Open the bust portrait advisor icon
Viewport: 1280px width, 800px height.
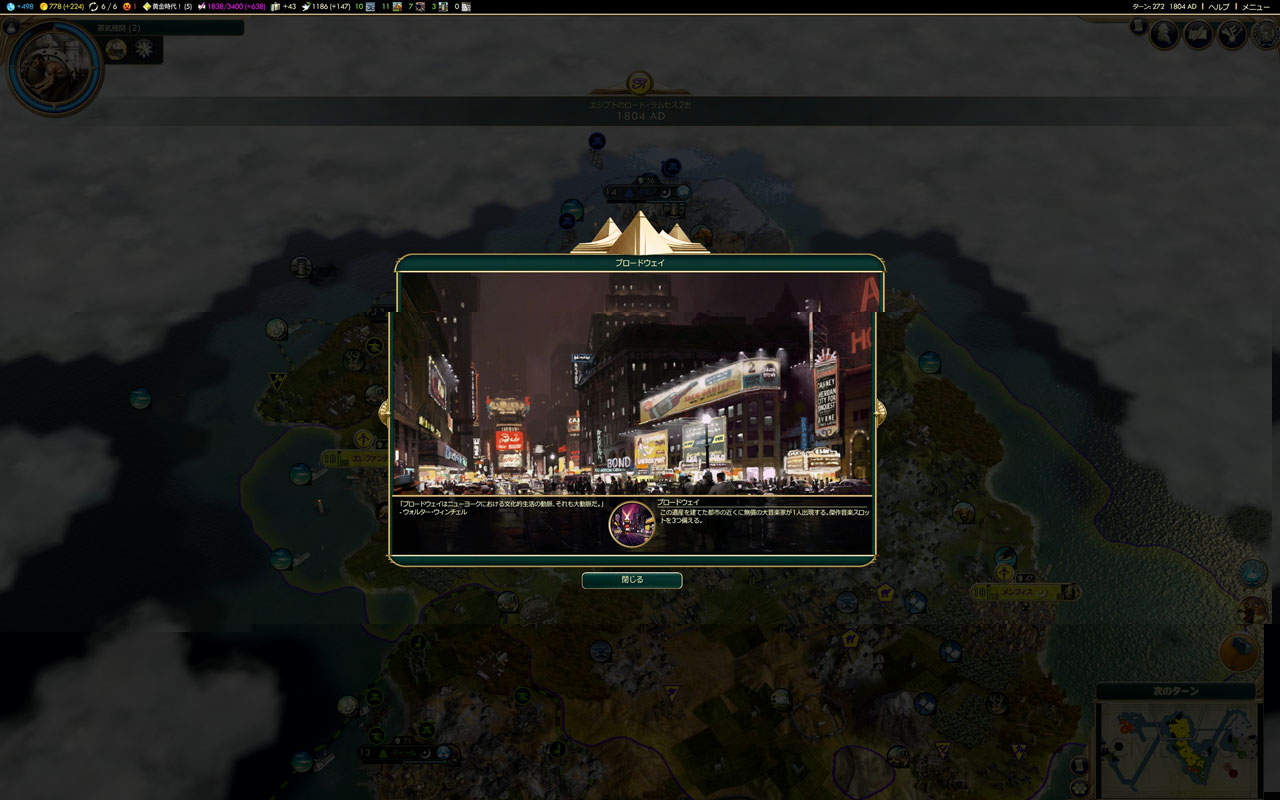pyautogui.click(x=1164, y=35)
